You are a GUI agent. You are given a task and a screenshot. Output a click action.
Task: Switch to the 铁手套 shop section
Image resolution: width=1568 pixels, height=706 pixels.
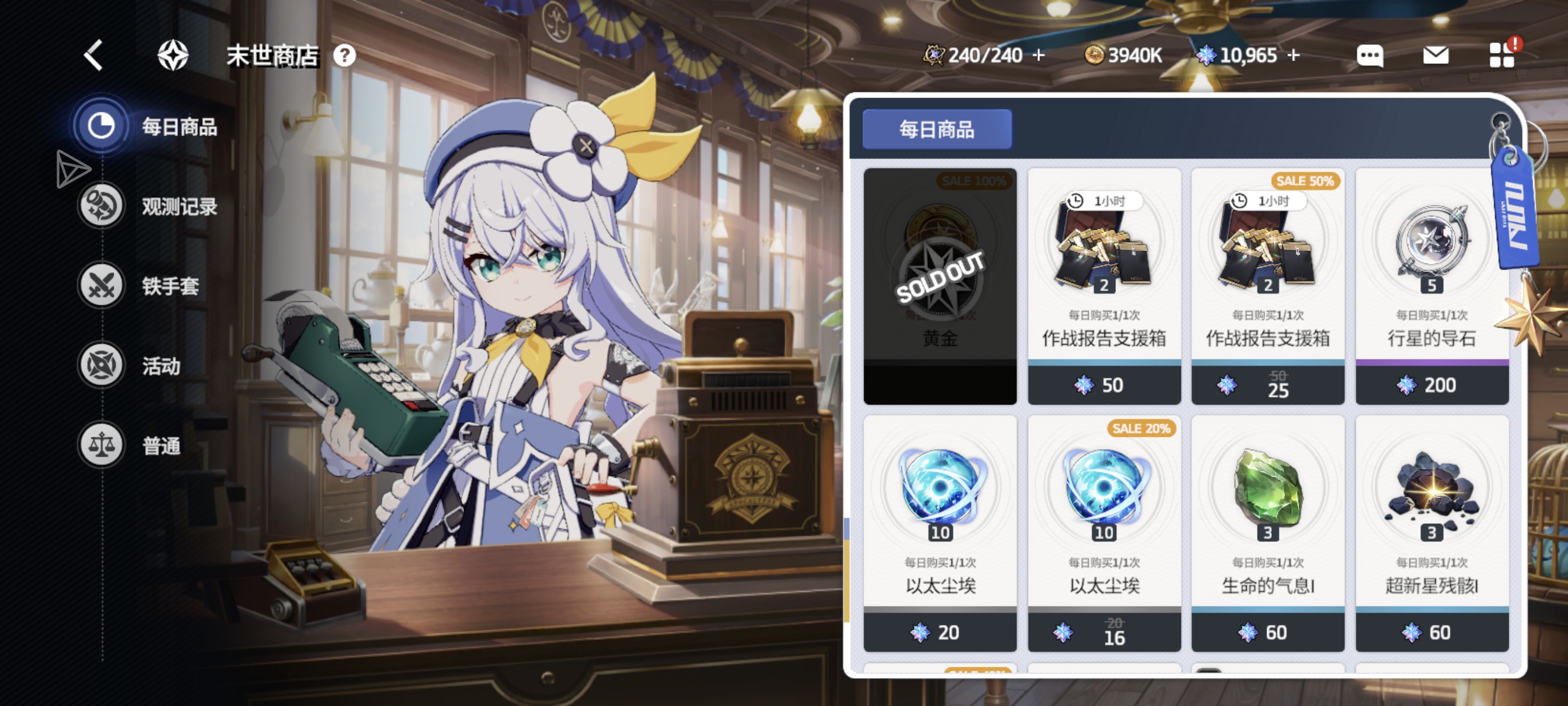(x=153, y=285)
